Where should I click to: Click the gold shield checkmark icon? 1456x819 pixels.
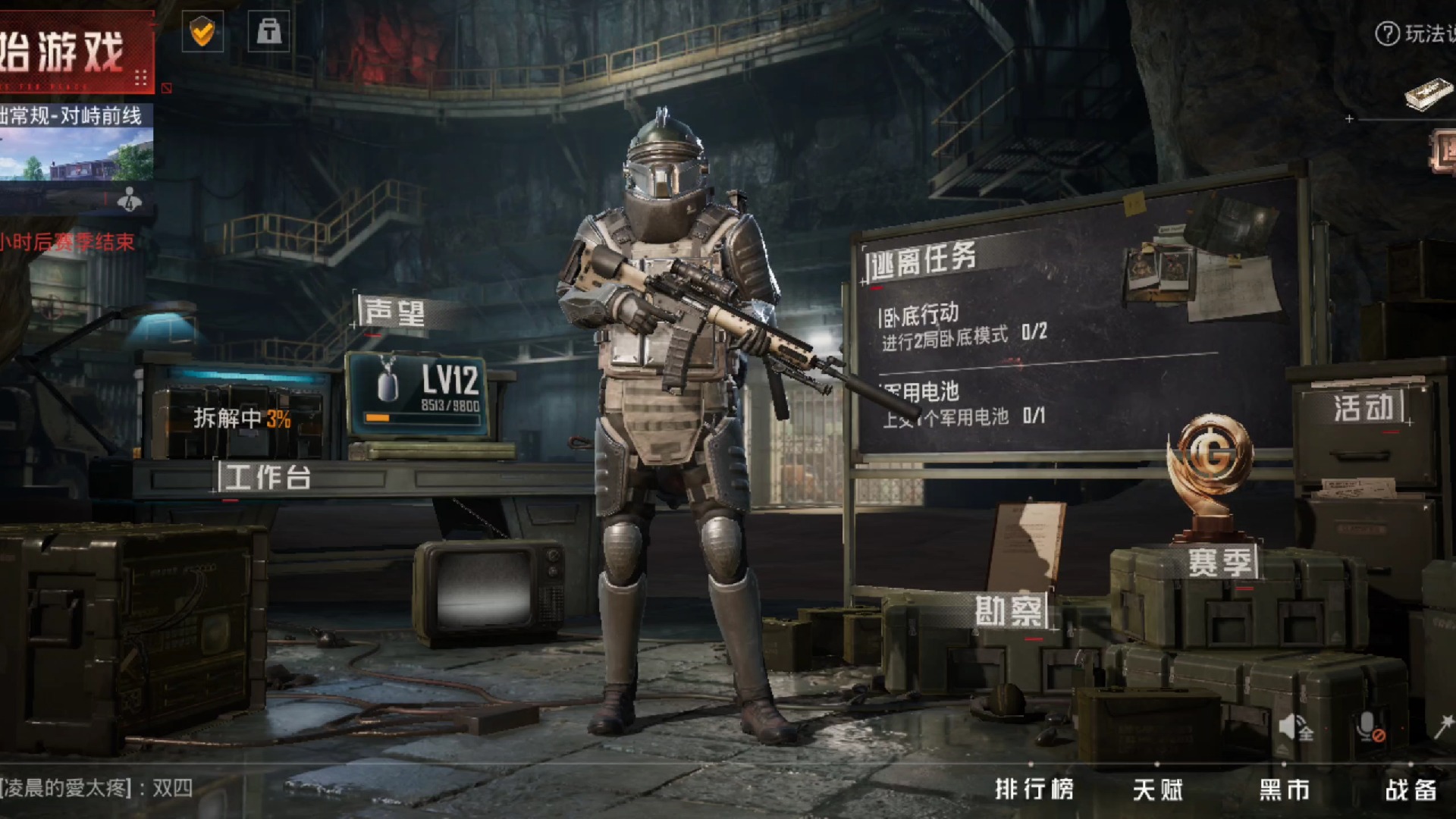202,32
